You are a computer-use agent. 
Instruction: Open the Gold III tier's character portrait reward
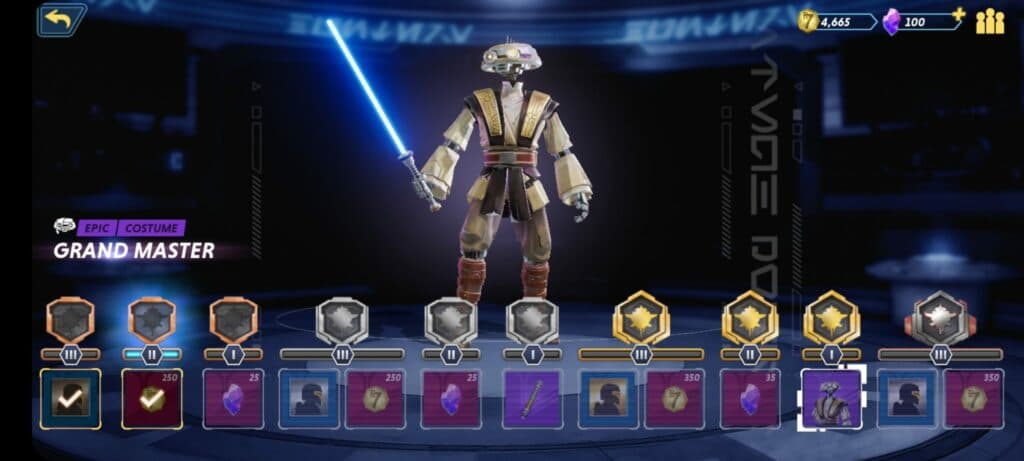tap(608, 399)
